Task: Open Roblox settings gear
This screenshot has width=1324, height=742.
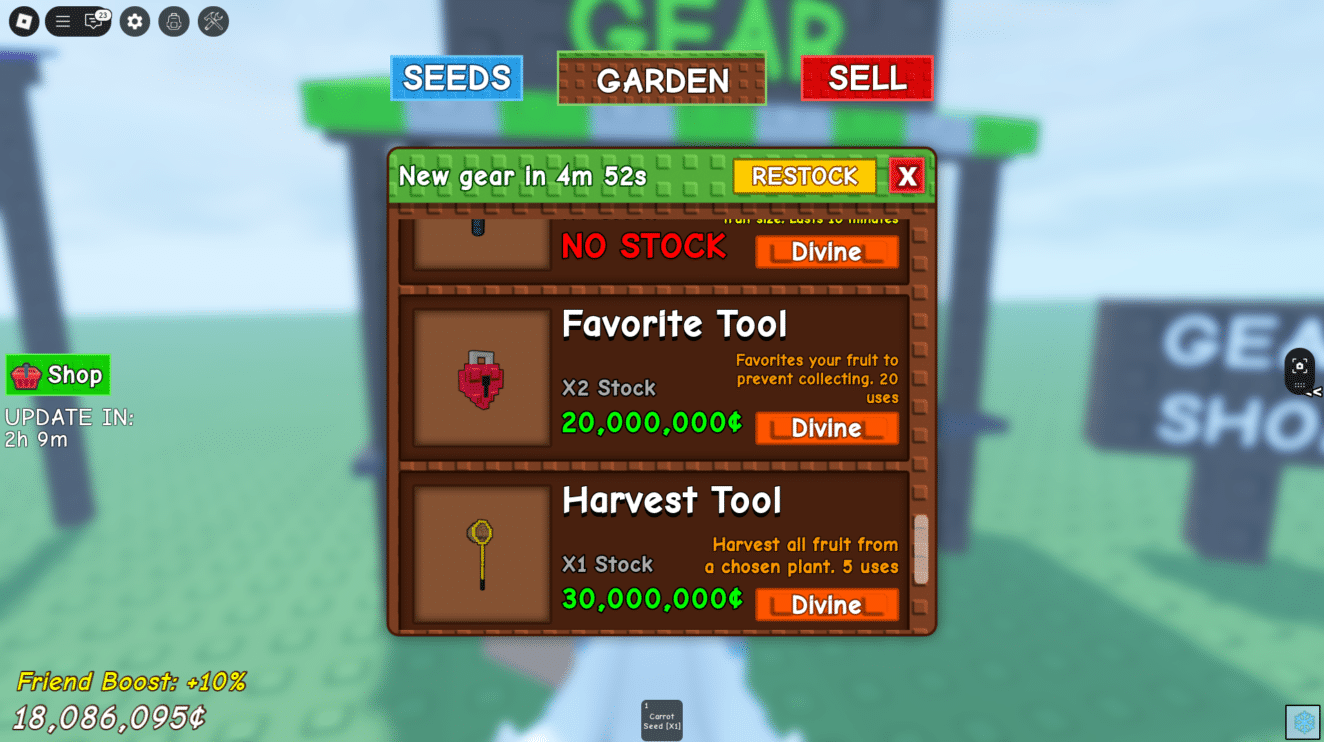Action: (134, 21)
